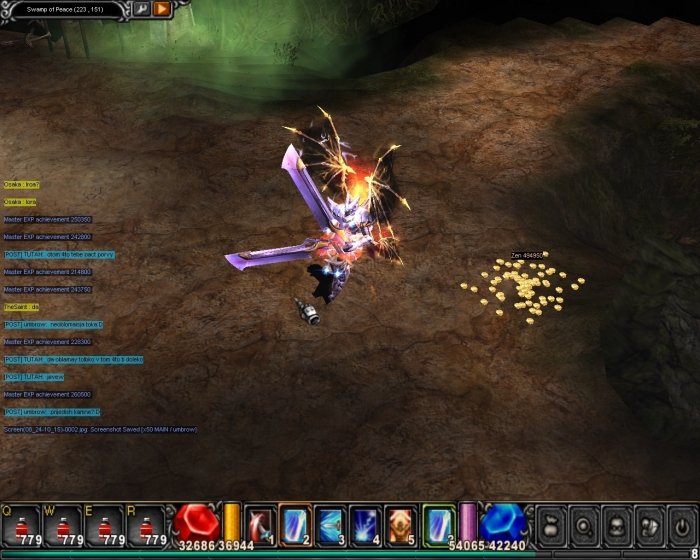Click the orange play arrow button

(162, 9)
